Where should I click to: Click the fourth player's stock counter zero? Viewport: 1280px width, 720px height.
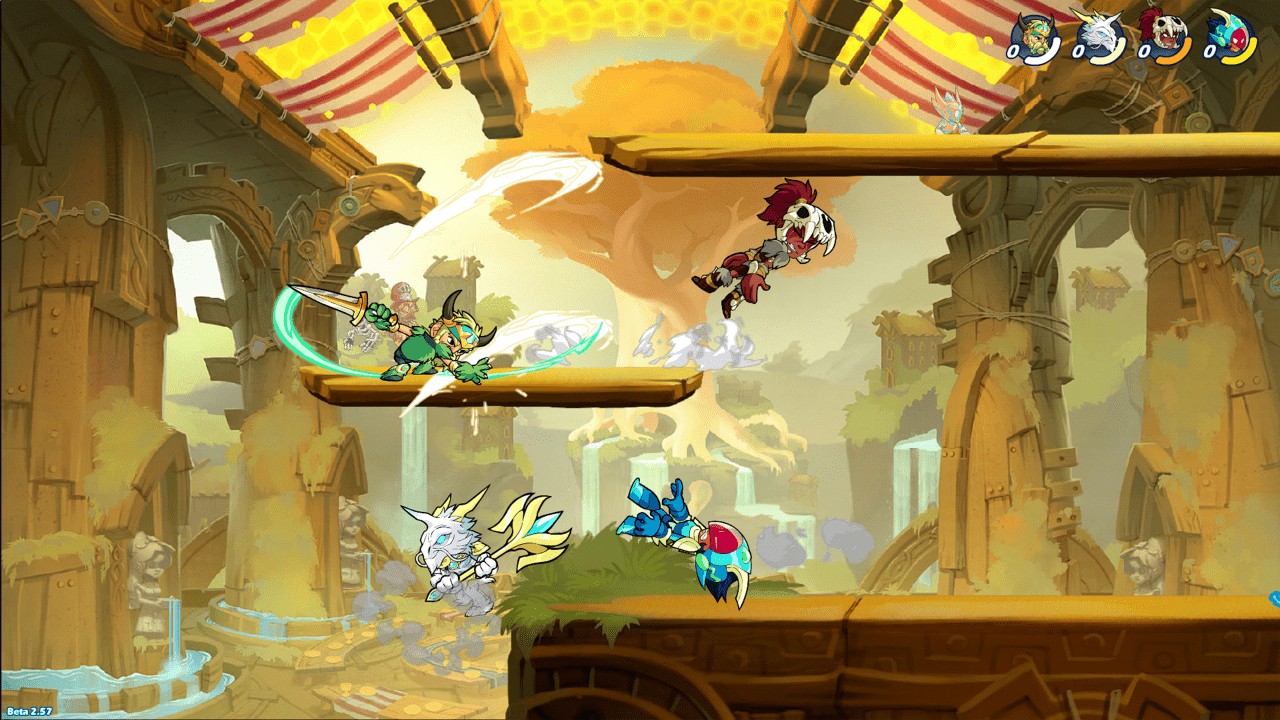pos(1208,51)
